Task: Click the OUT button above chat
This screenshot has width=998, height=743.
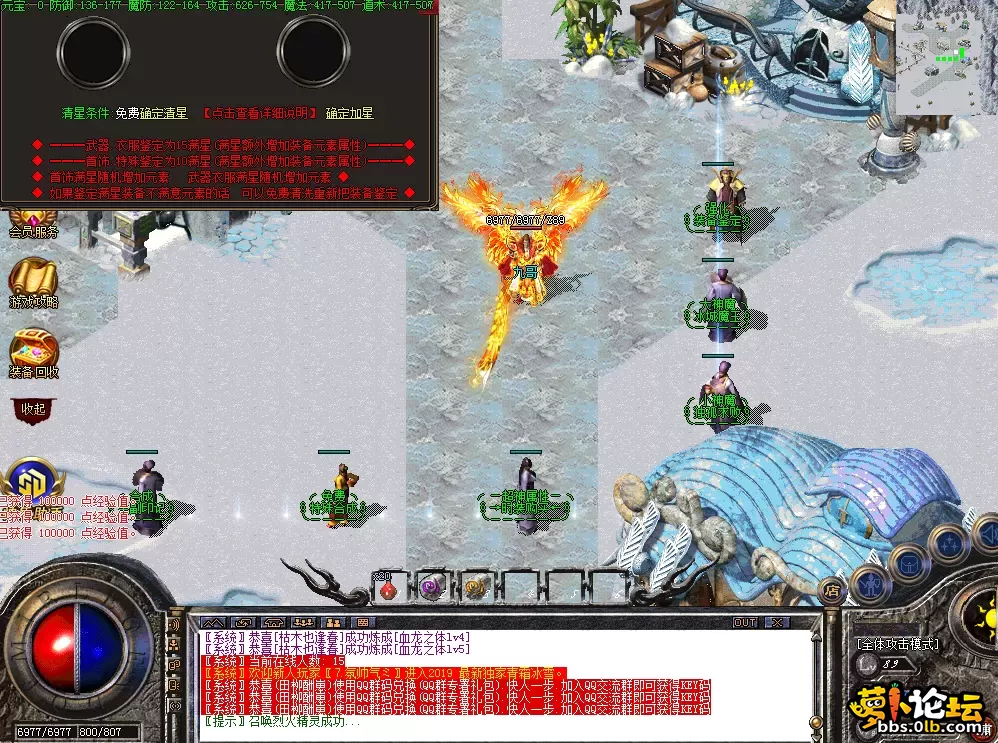Action: pos(745,622)
